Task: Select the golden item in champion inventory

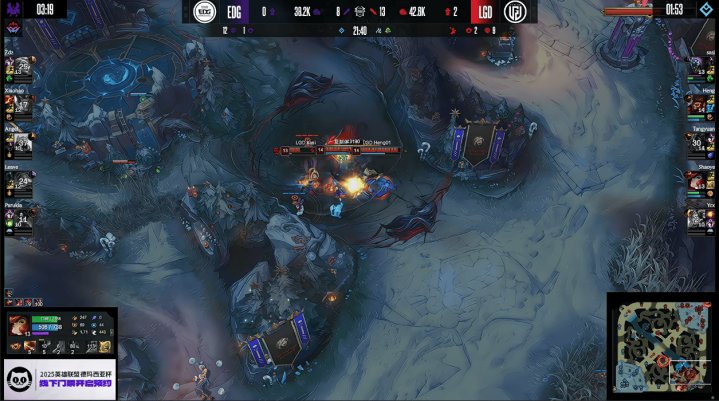Action: point(103,346)
